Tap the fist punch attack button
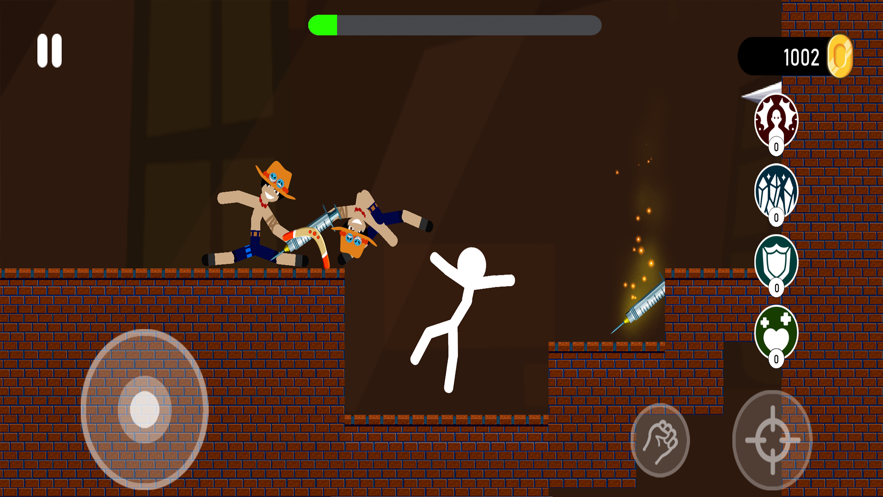This screenshot has width=883, height=497. pyautogui.click(x=660, y=440)
